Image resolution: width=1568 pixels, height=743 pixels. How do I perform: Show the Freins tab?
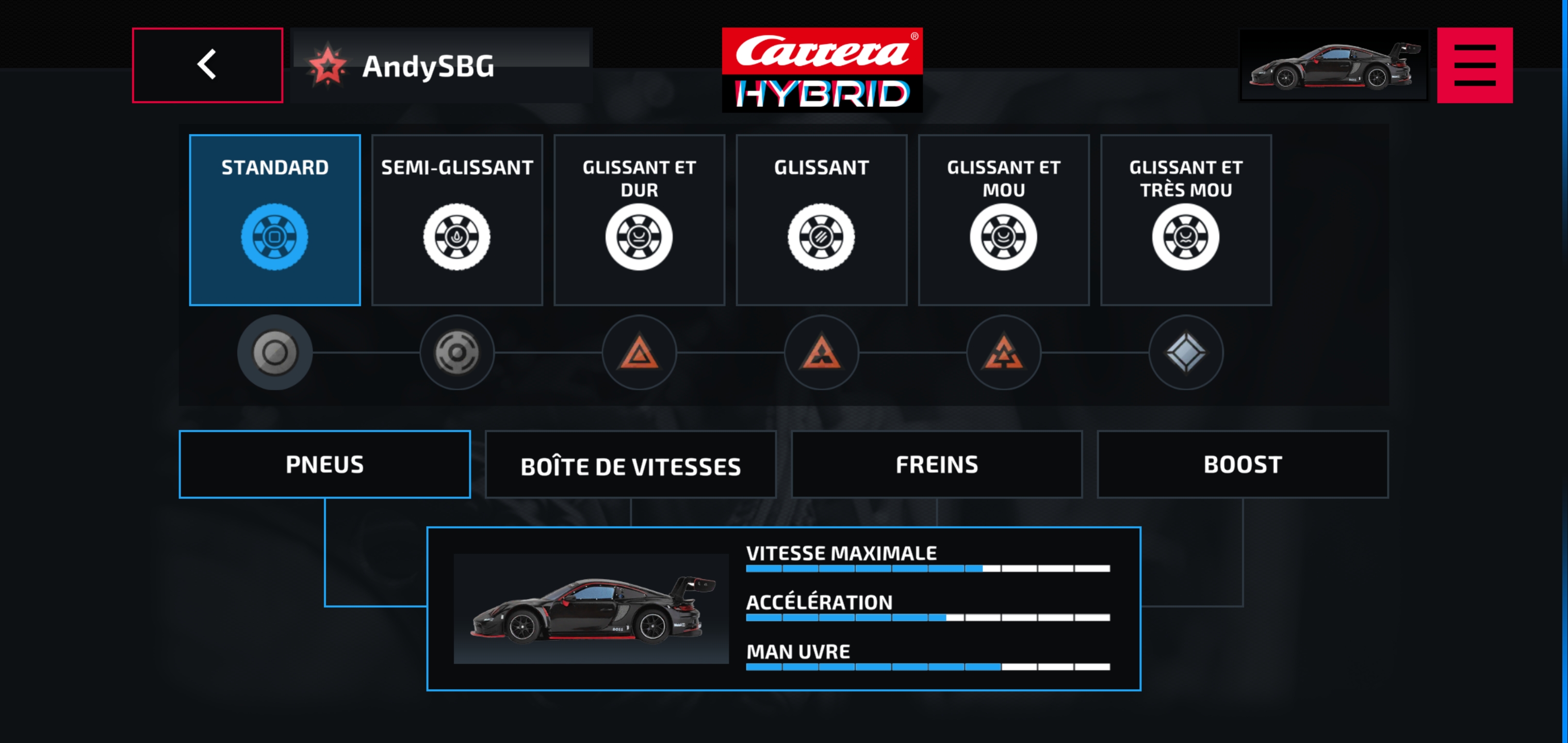click(x=936, y=464)
